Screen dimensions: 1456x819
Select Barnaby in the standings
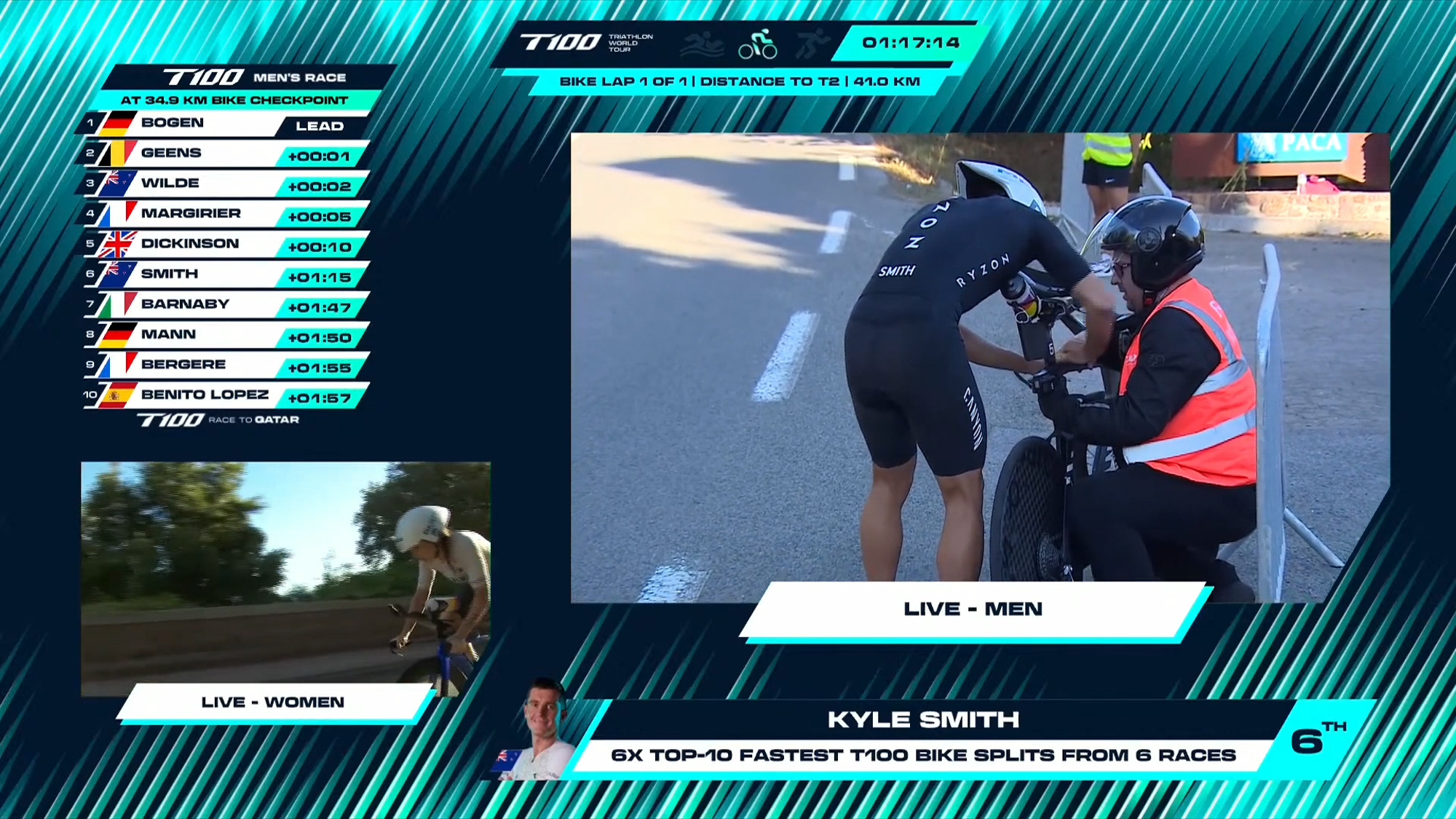(226, 304)
